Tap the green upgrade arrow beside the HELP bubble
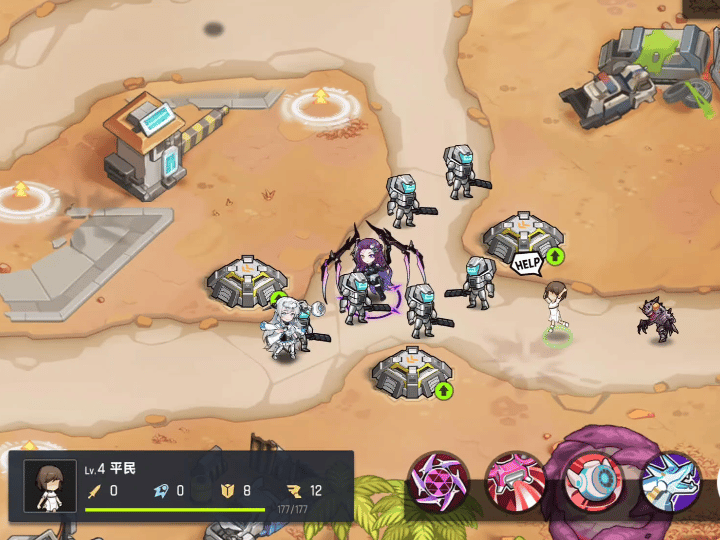 pyautogui.click(x=555, y=257)
